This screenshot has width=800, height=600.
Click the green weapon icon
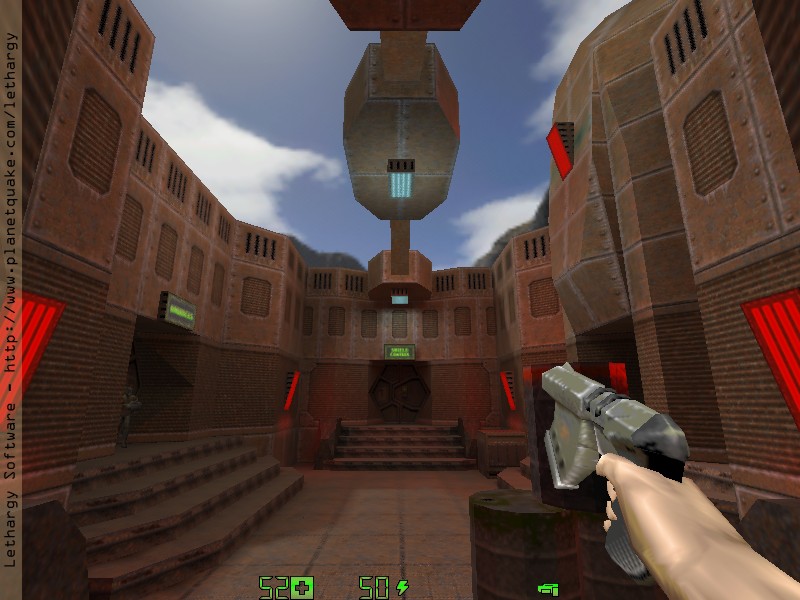point(547,589)
